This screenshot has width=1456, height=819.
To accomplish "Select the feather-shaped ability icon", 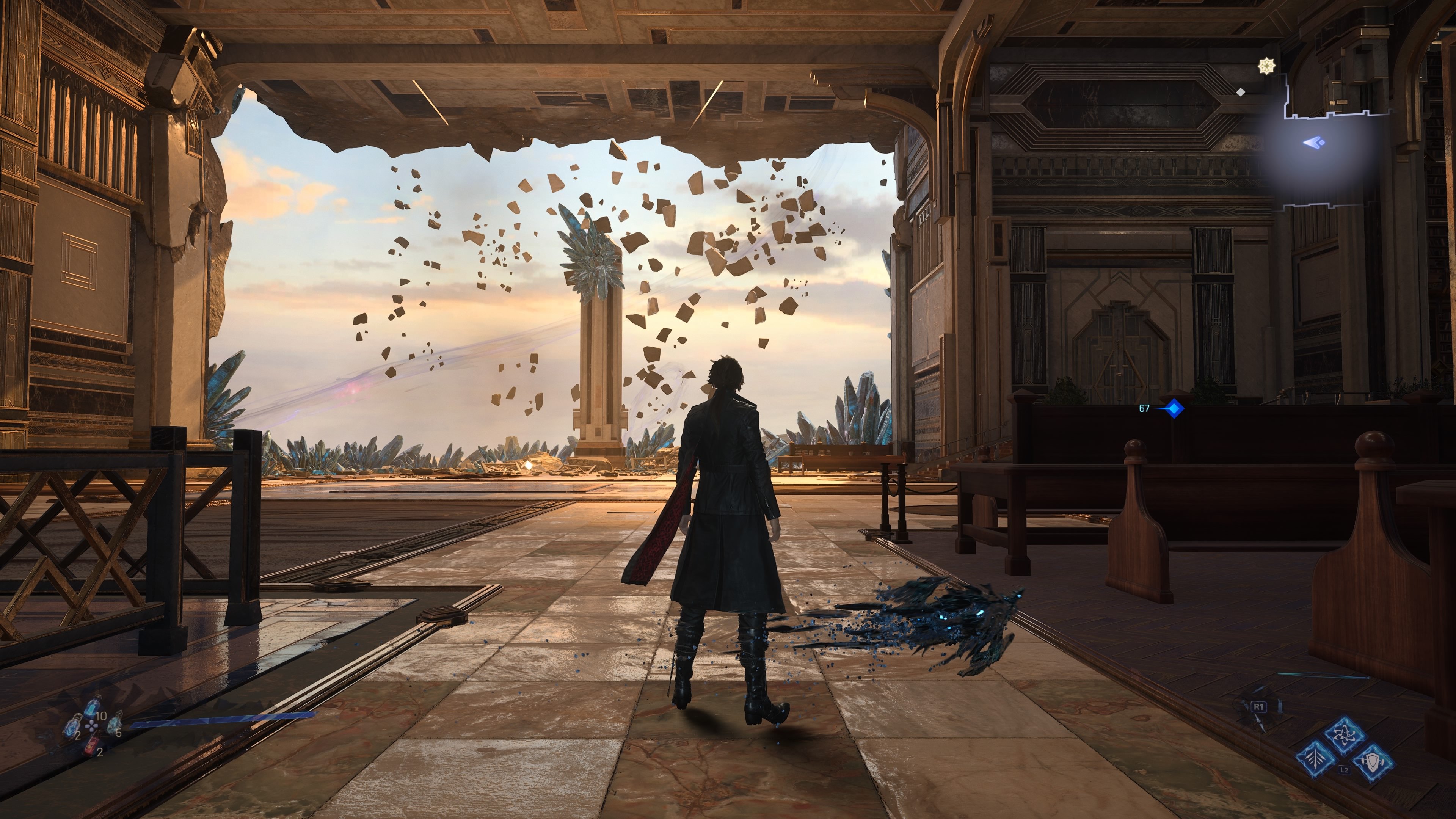I will coord(1316,758).
